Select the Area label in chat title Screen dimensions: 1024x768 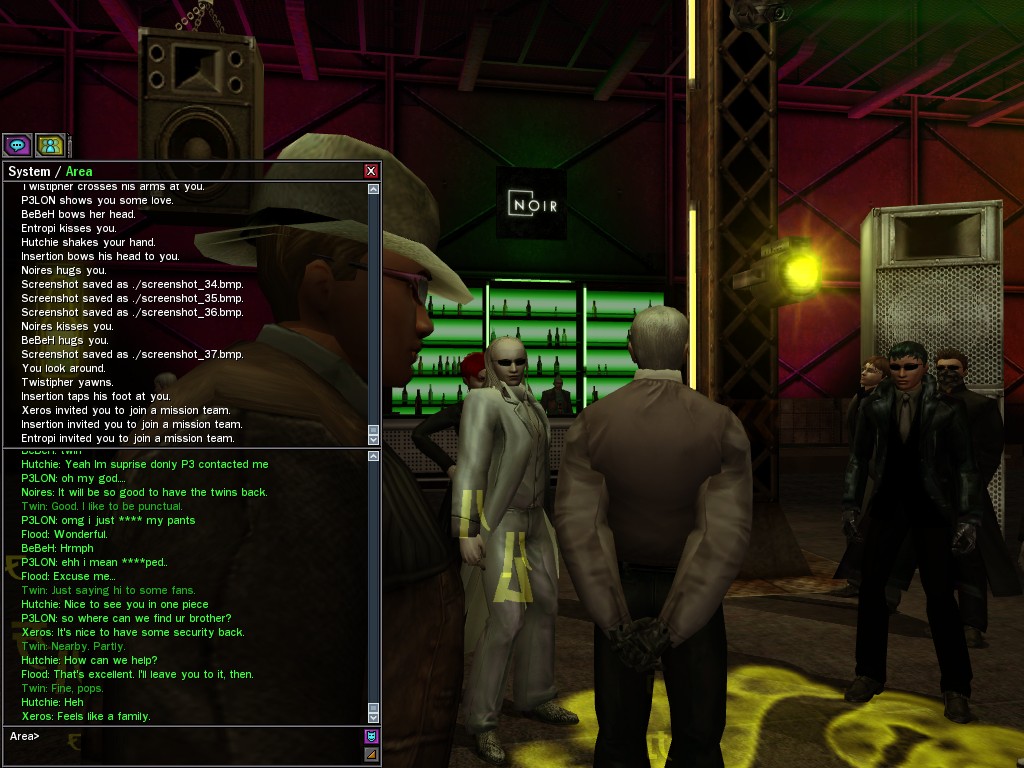pyautogui.click(x=79, y=172)
